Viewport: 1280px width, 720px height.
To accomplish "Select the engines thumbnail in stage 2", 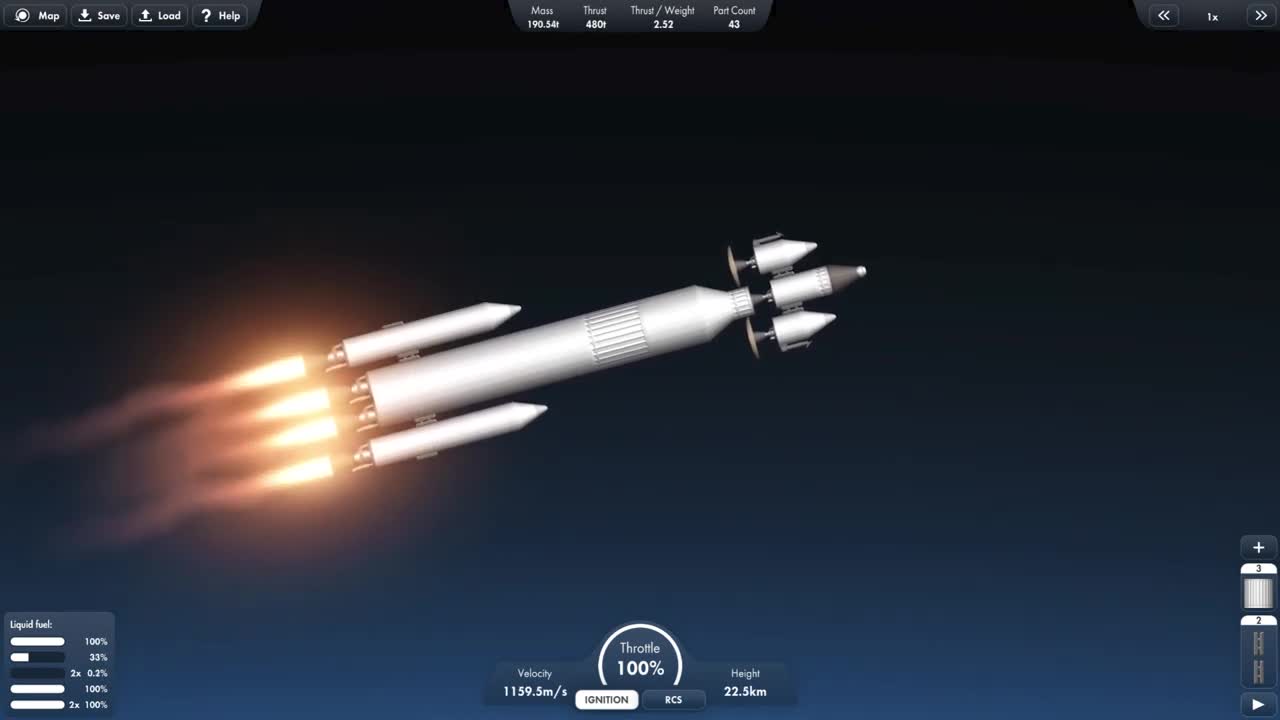I will coord(1257,657).
